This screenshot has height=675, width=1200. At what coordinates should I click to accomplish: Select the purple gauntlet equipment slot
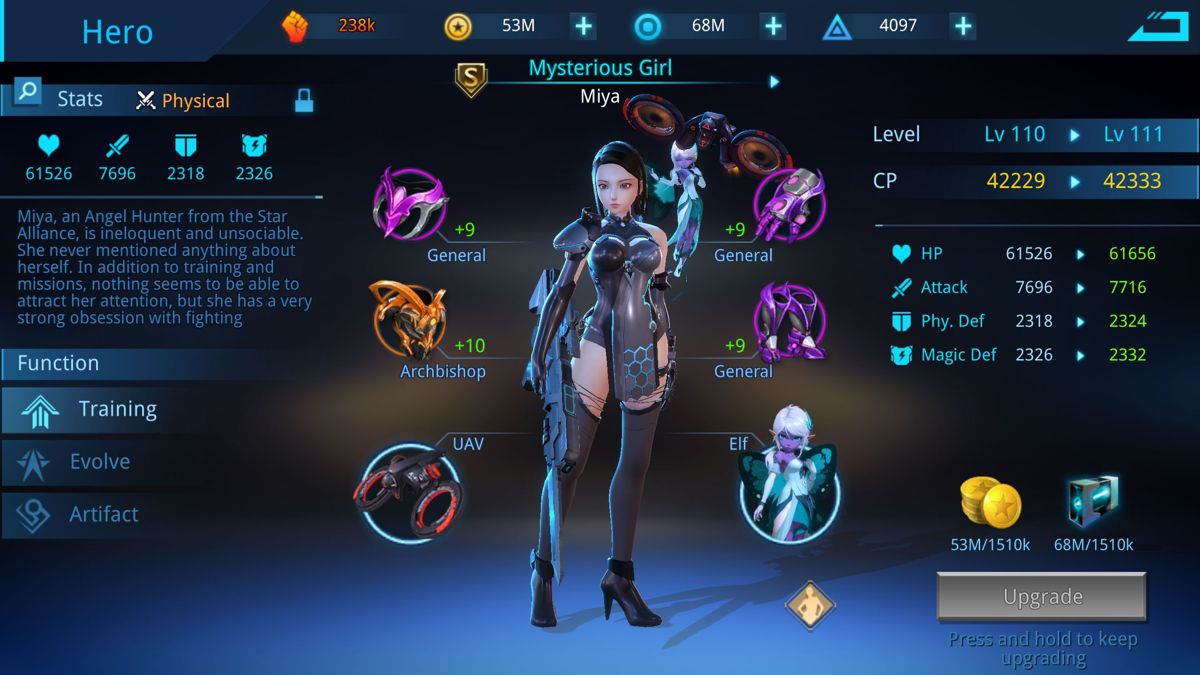788,203
